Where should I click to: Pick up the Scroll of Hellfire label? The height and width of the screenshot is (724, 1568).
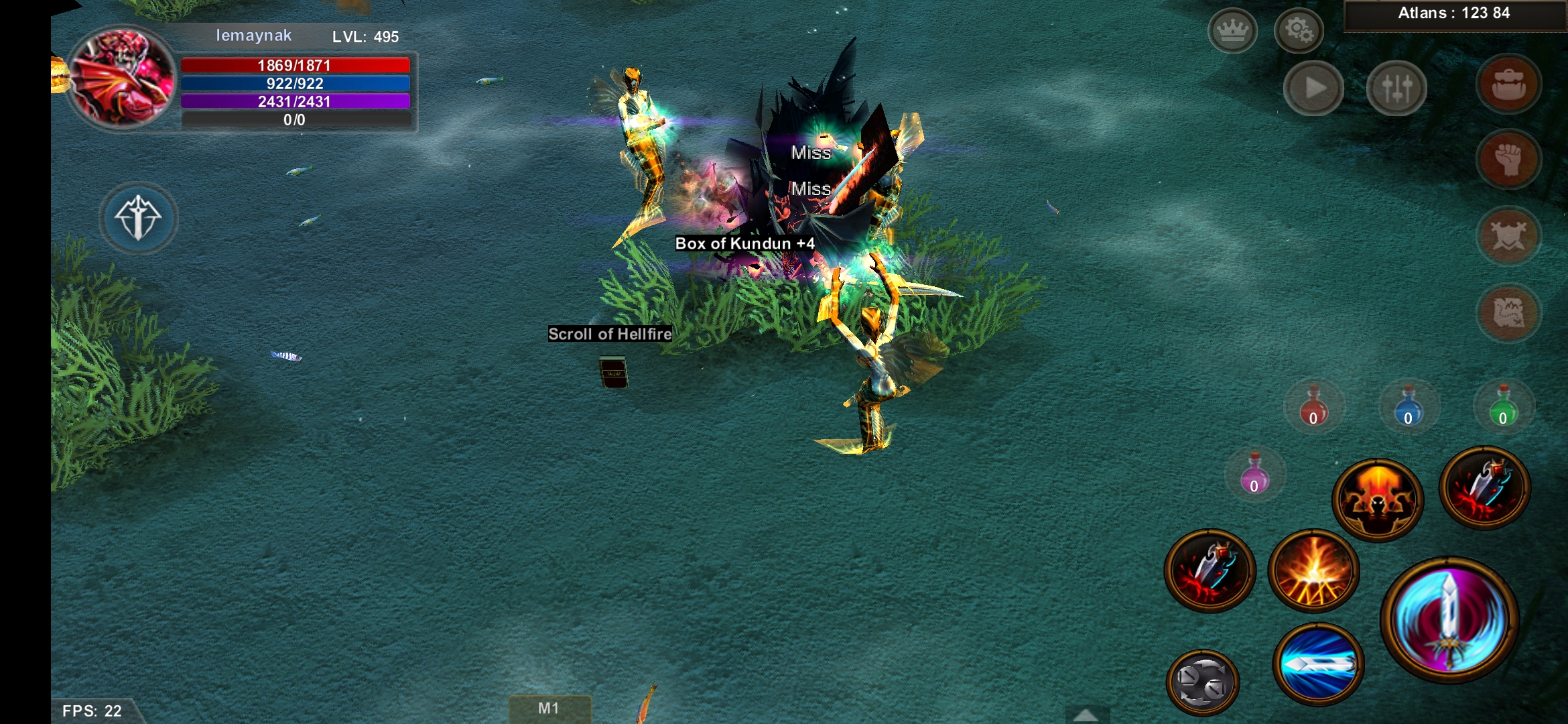tap(610, 334)
